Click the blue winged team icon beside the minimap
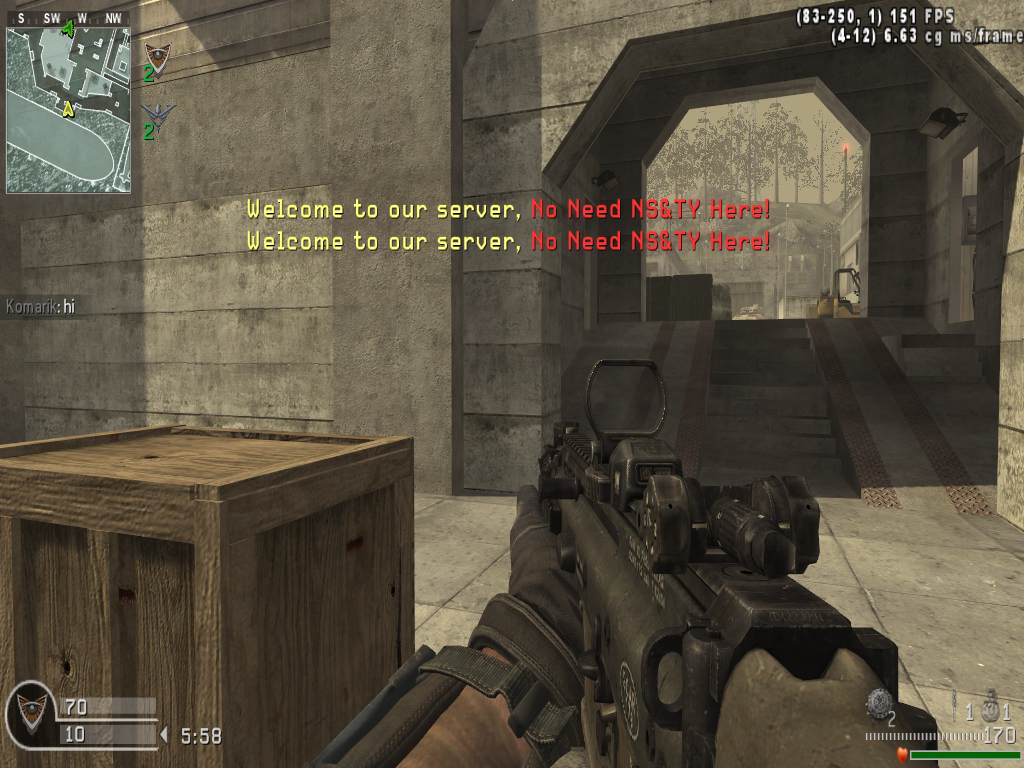1024x768 pixels. 157,112
